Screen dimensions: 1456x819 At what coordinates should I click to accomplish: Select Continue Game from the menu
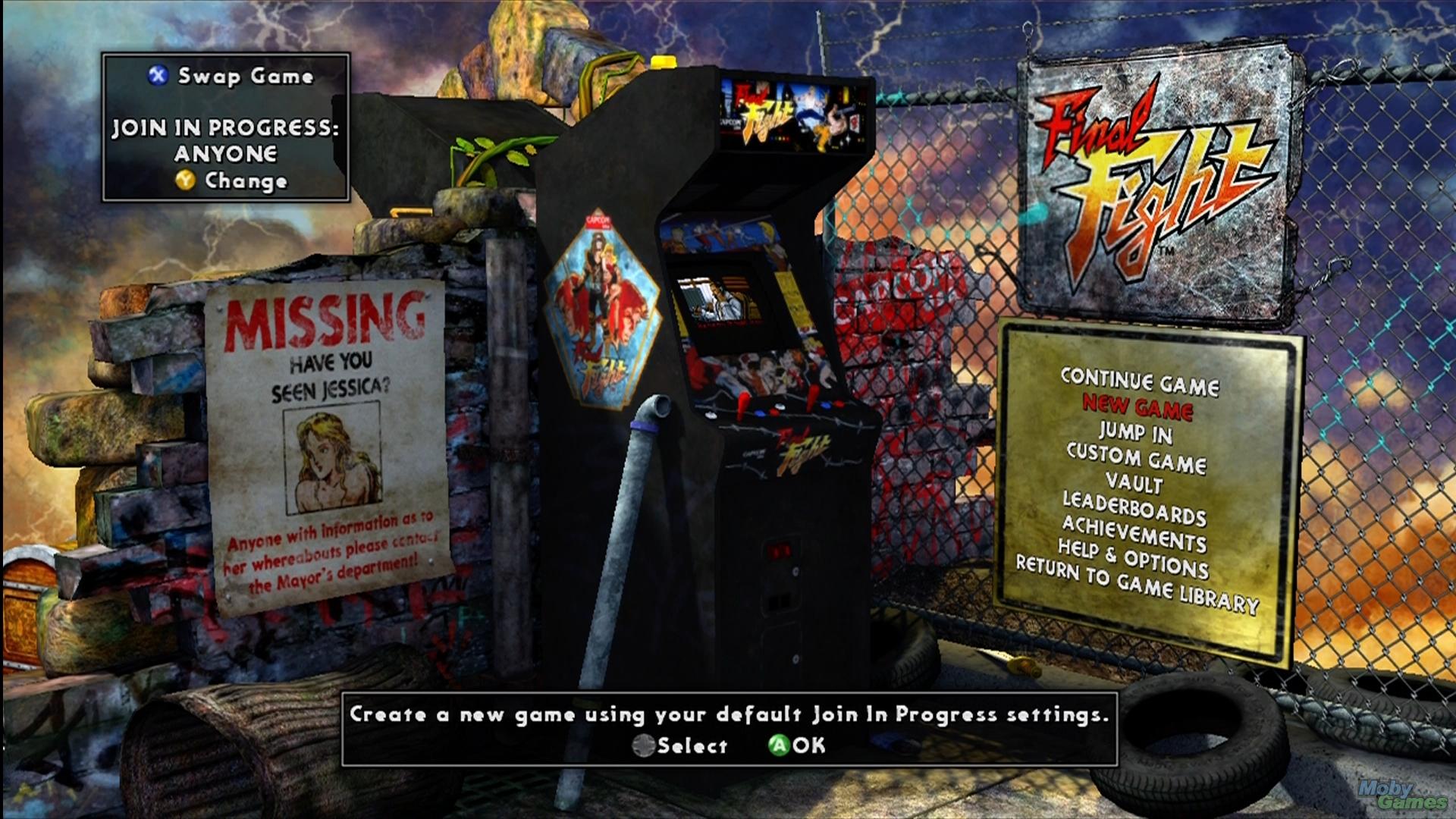click(x=1139, y=381)
